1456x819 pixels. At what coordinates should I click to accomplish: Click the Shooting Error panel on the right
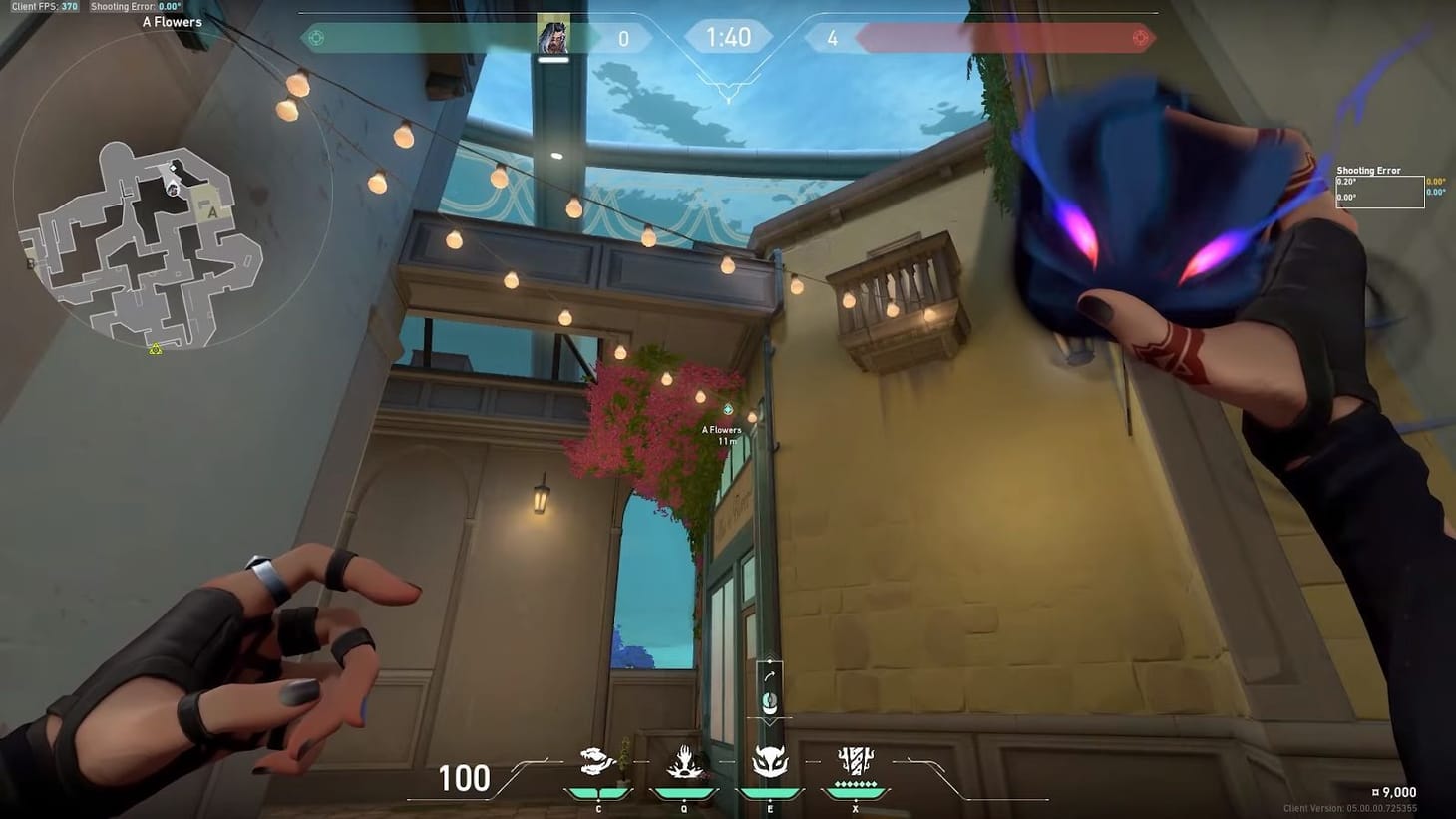click(x=1380, y=188)
